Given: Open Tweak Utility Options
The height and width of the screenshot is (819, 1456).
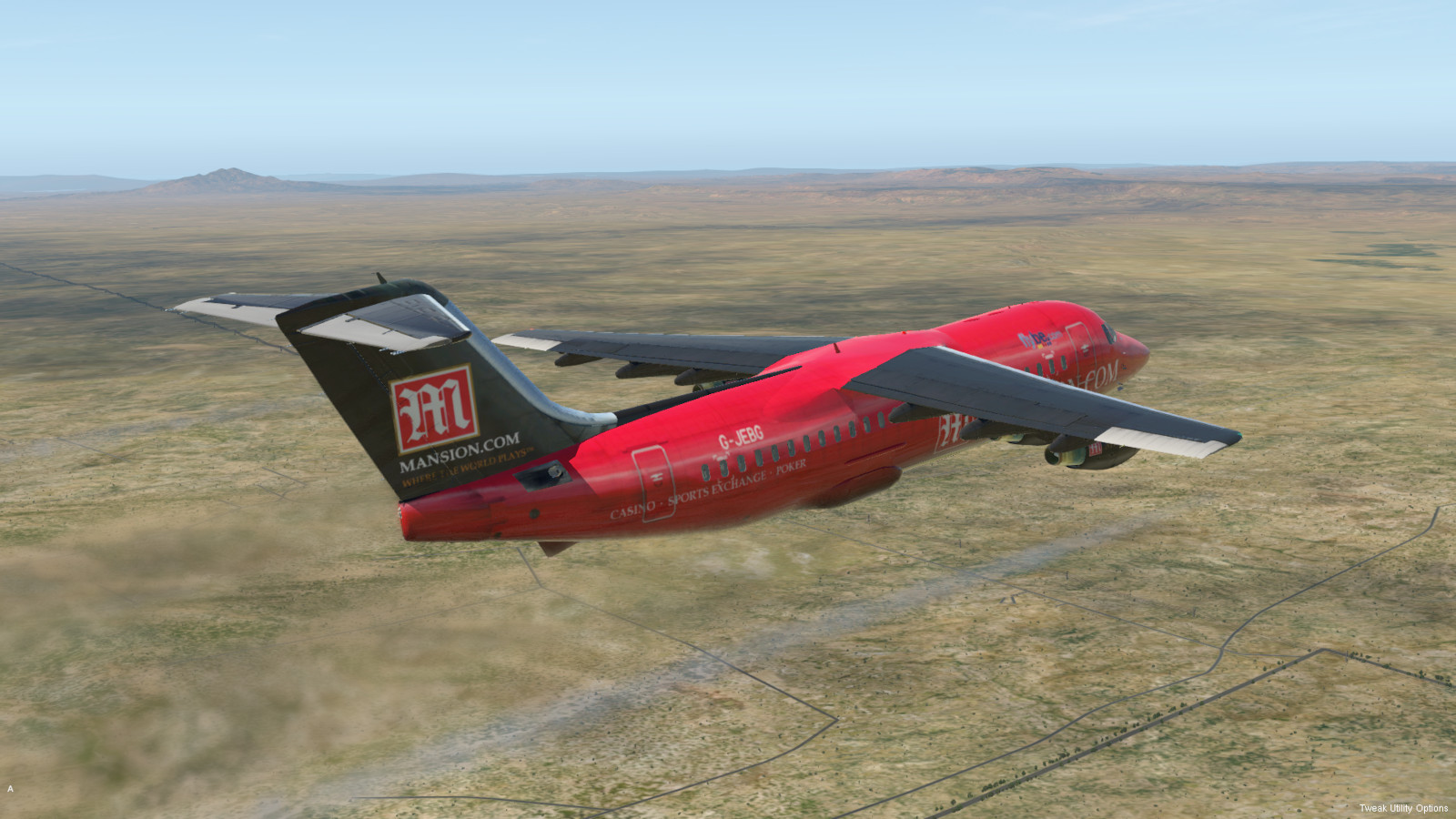Looking at the screenshot, I should point(1403,808).
